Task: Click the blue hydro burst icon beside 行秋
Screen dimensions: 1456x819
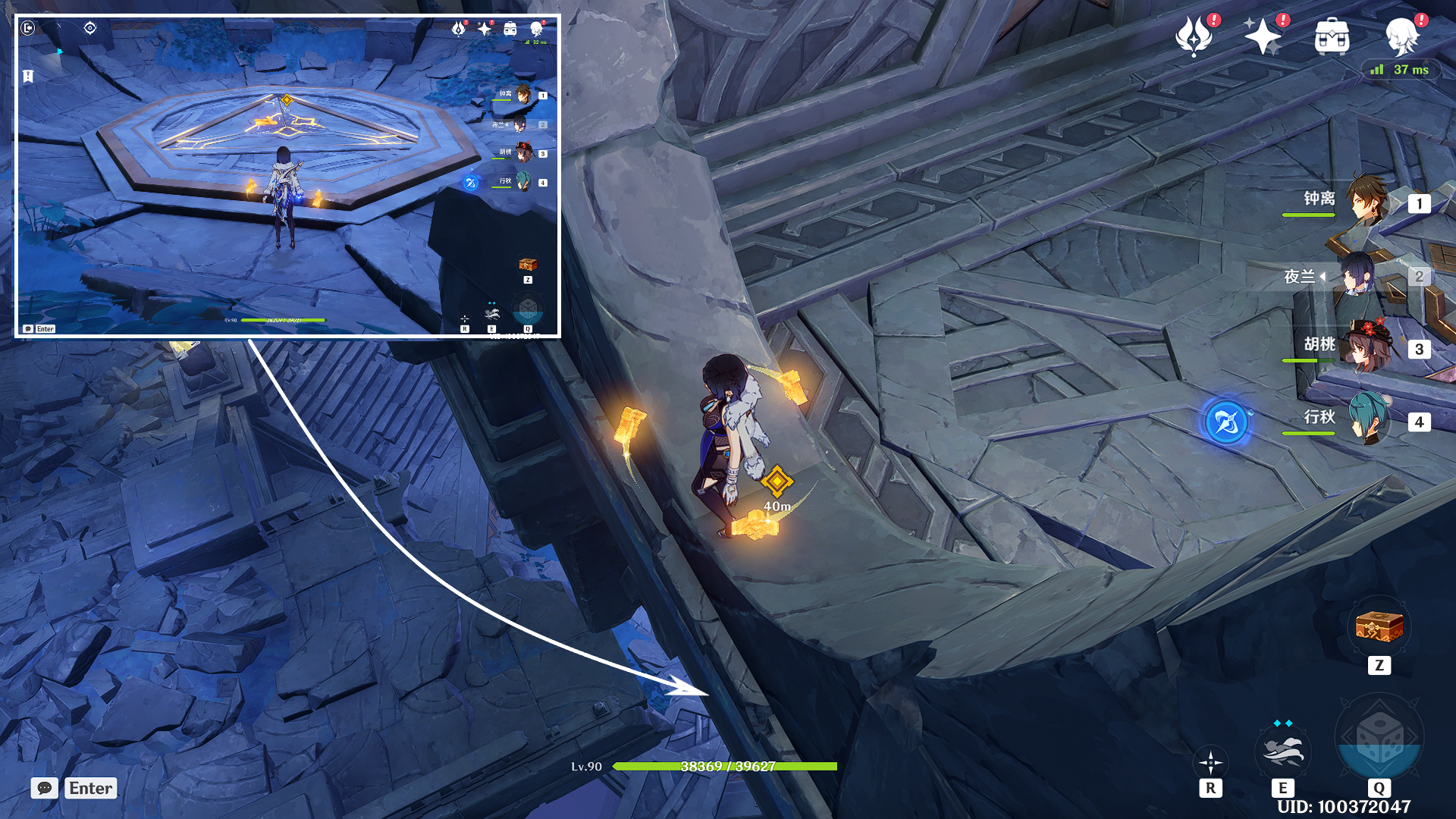Action: coord(1226,422)
